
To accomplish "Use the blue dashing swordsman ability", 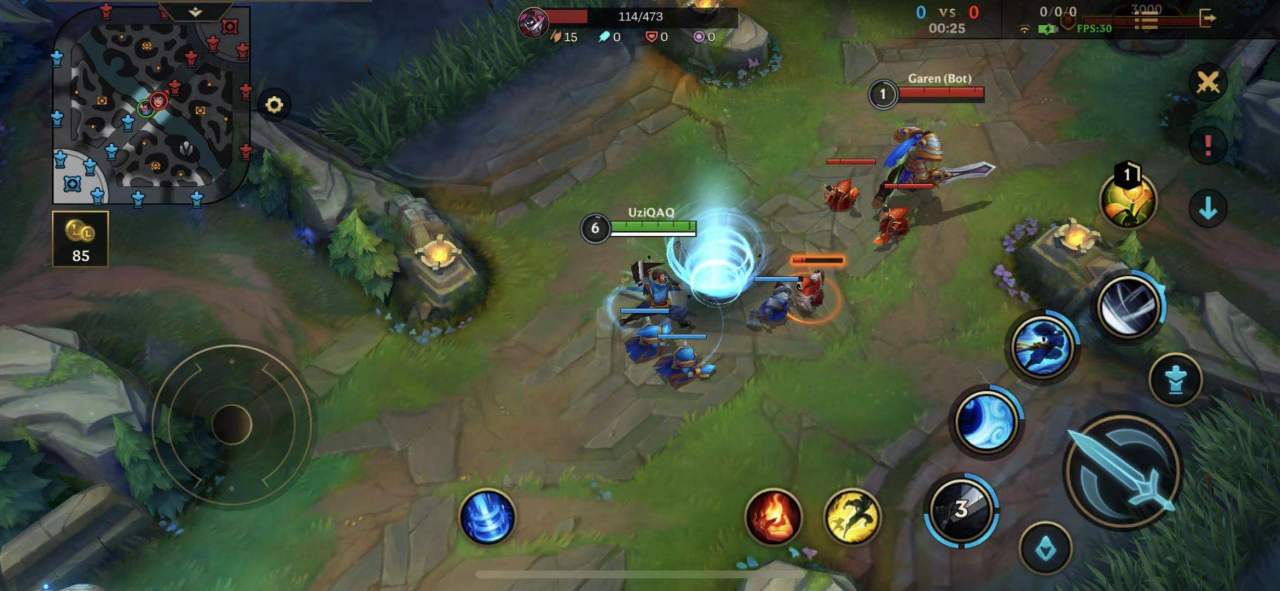I will point(1042,347).
